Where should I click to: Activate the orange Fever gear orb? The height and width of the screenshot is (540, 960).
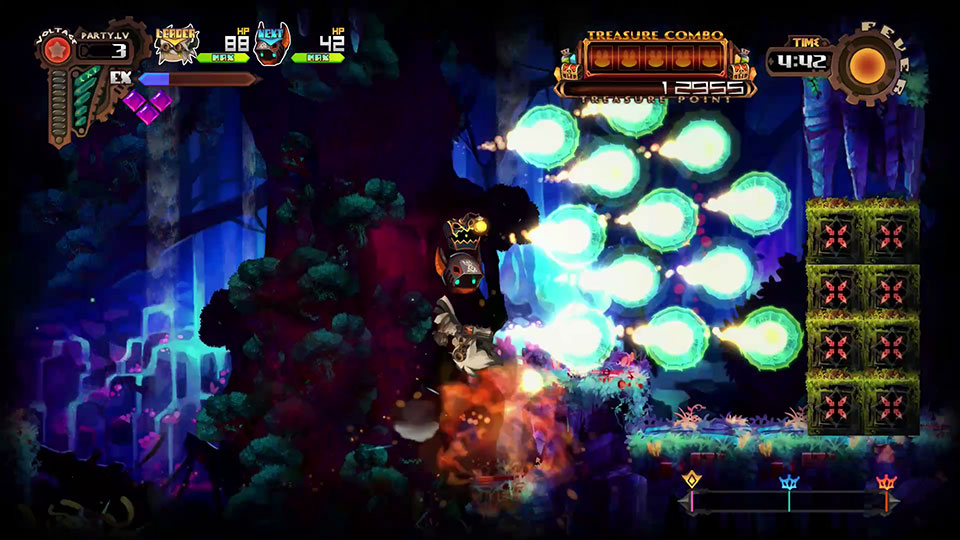coord(866,65)
